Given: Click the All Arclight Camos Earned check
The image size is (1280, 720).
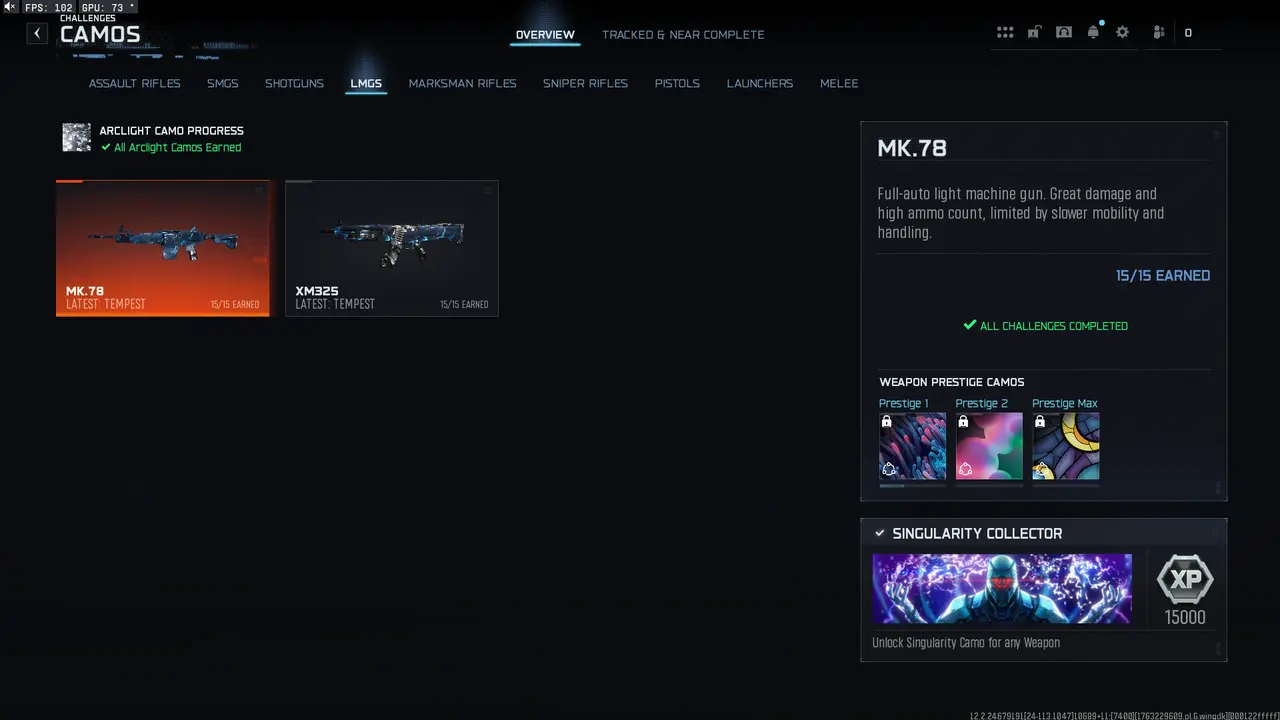Looking at the screenshot, I should [x=105, y=147].
